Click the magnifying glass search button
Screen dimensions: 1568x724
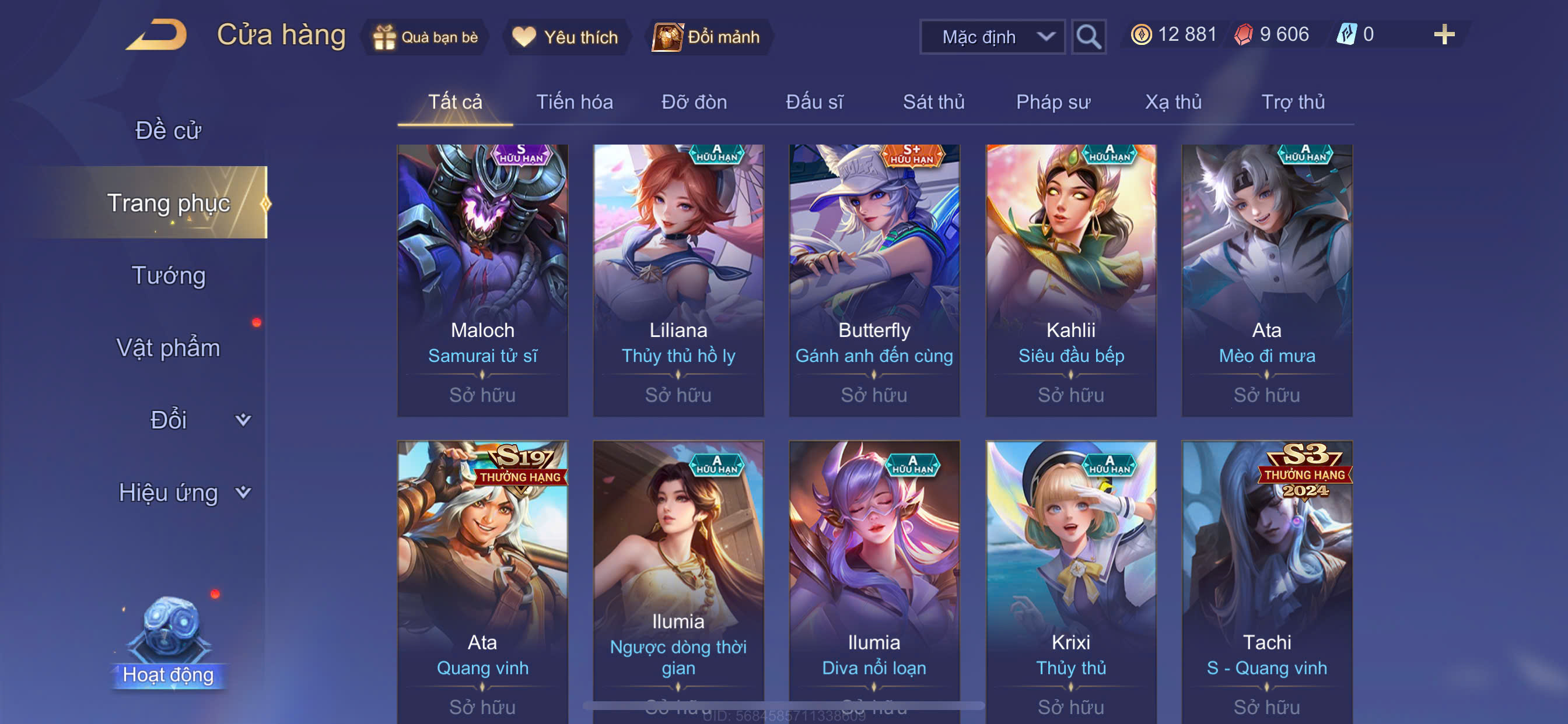coord(1088,37)
